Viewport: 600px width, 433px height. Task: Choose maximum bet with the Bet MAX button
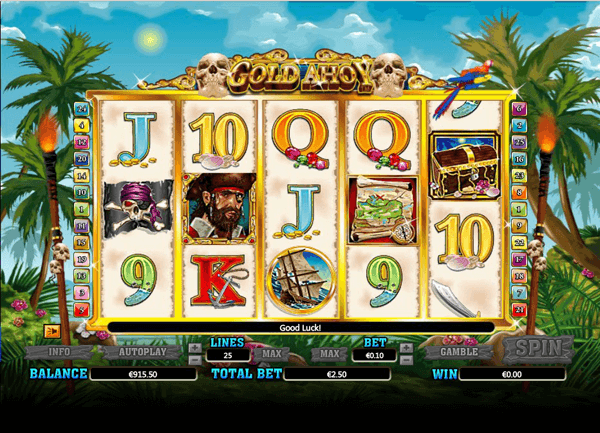click(329, 354)
